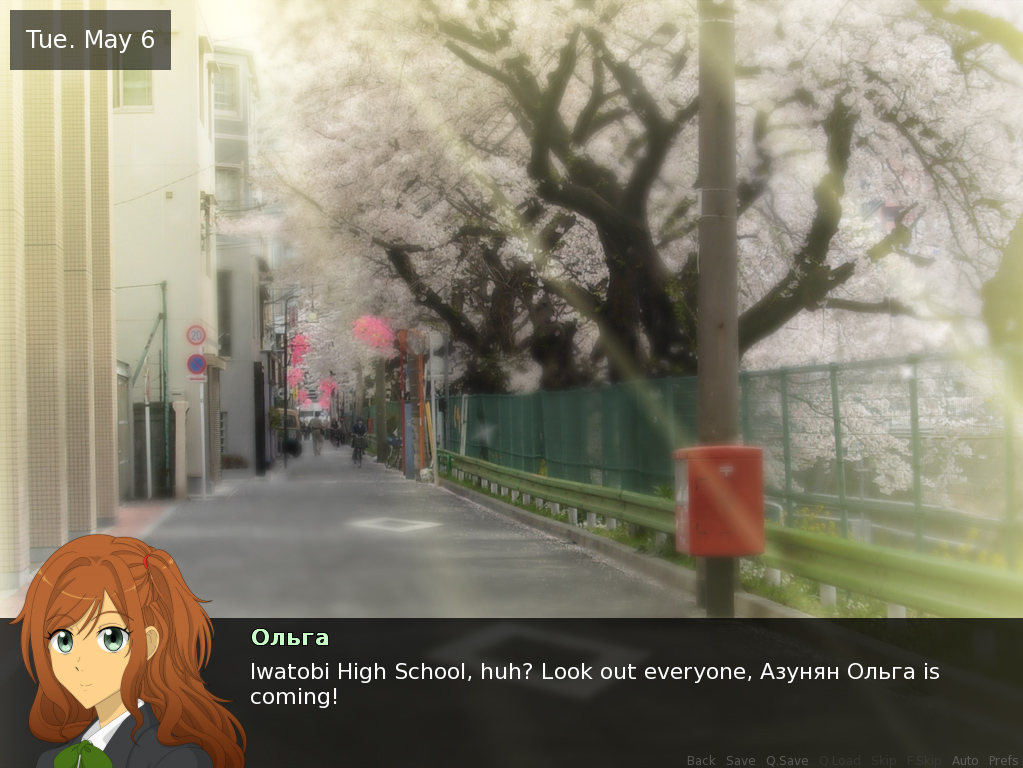Advance the dialogue by clicking the text box
Screen dimensions: 1023x768
pos(600,690)
